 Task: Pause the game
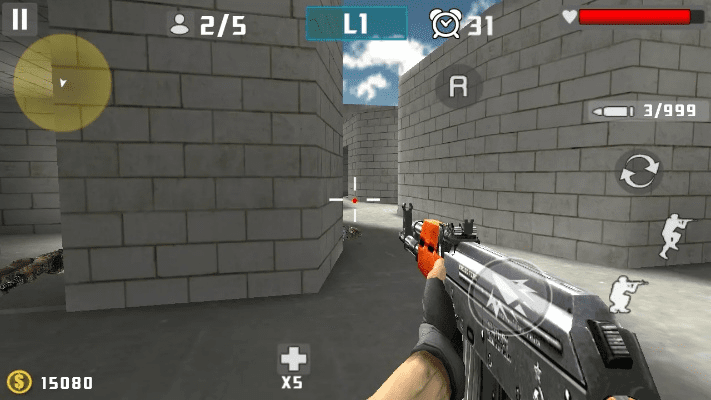20,19
